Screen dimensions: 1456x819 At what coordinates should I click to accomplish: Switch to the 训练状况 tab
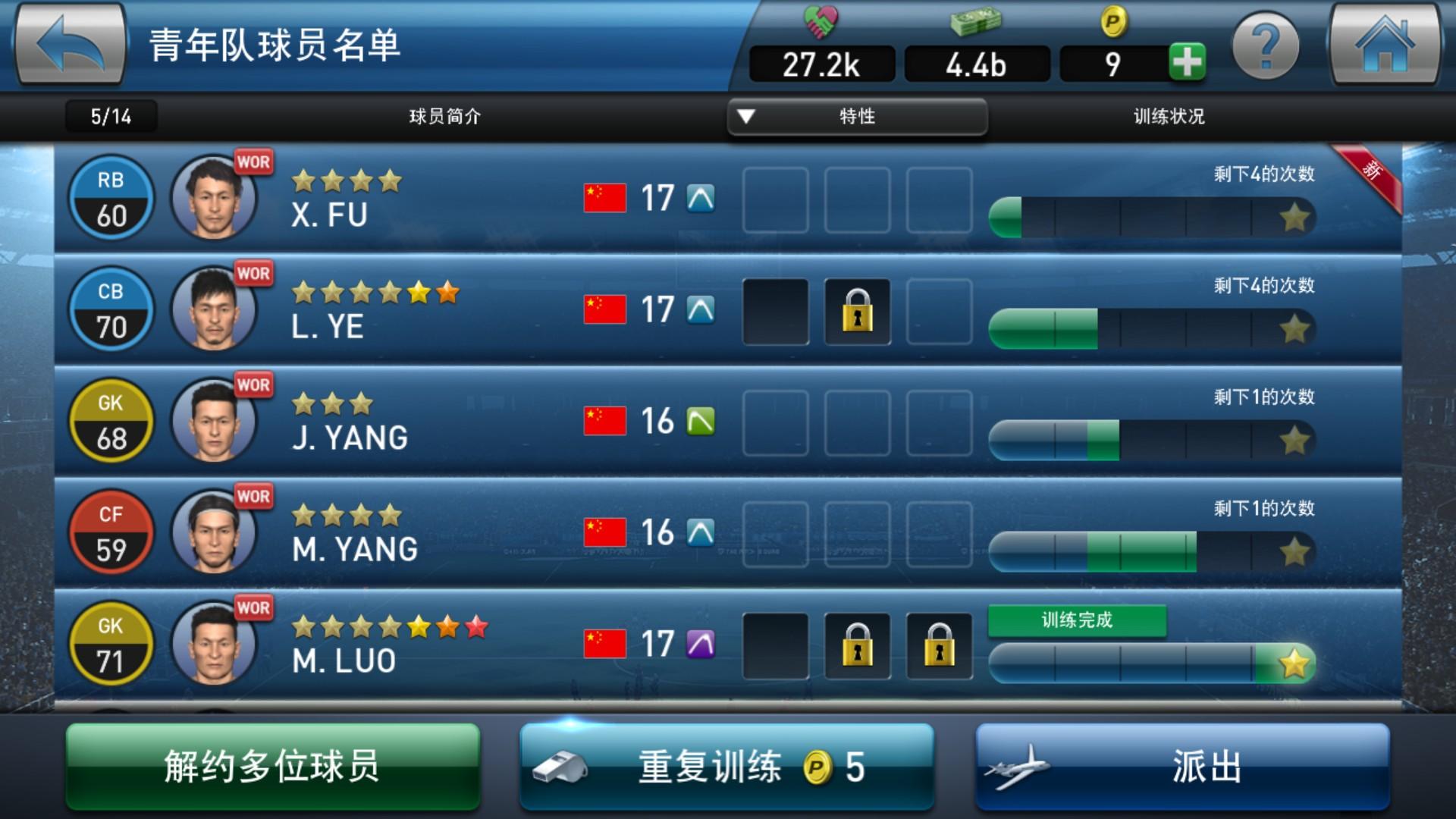point(1172,118)
